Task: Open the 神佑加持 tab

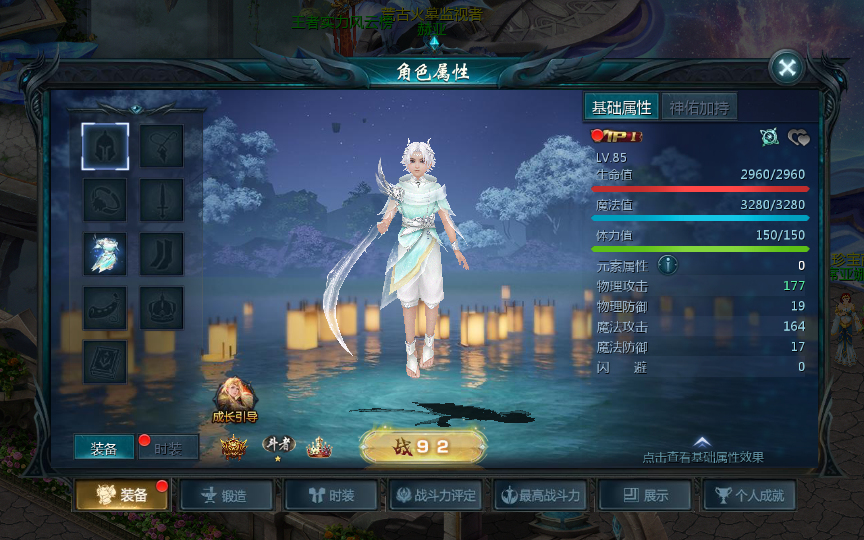Action: pyautogui.click(x=700, y=108)
